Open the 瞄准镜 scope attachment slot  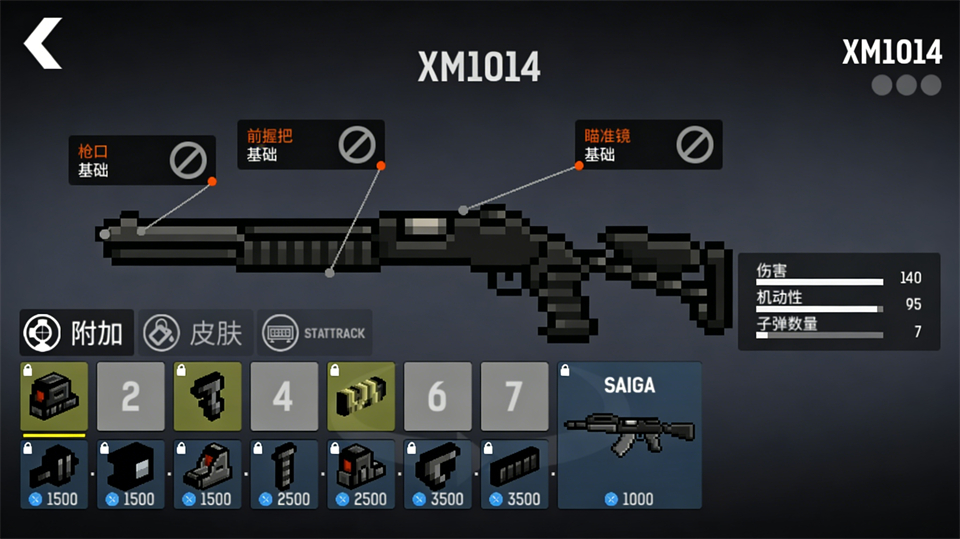tap(648, 145)
